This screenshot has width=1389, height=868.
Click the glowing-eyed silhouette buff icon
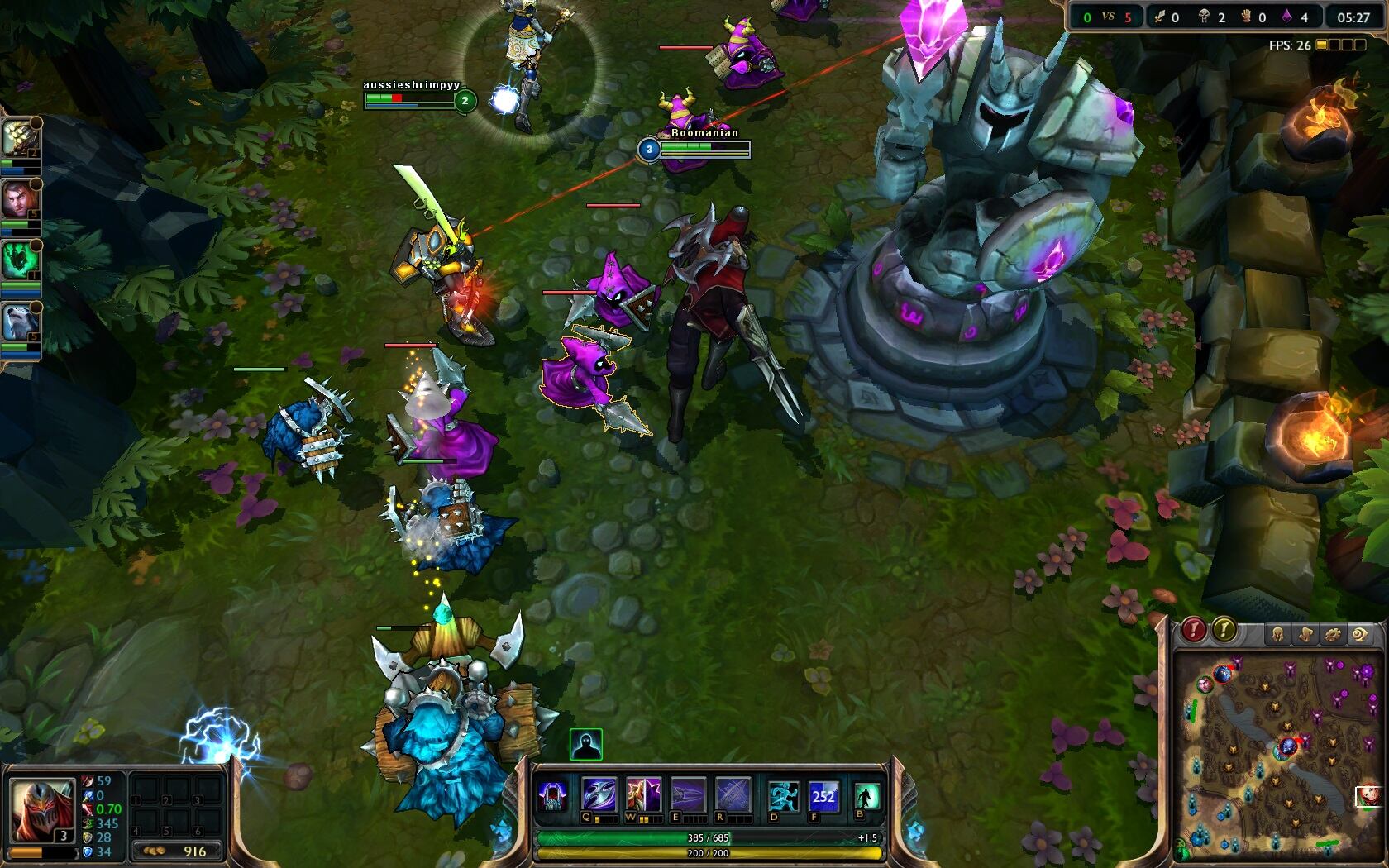(x=585, y=745)
